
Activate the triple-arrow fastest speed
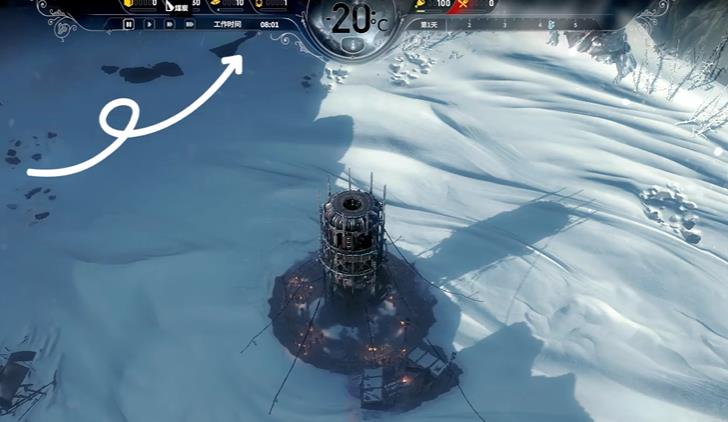pos(190,23)
